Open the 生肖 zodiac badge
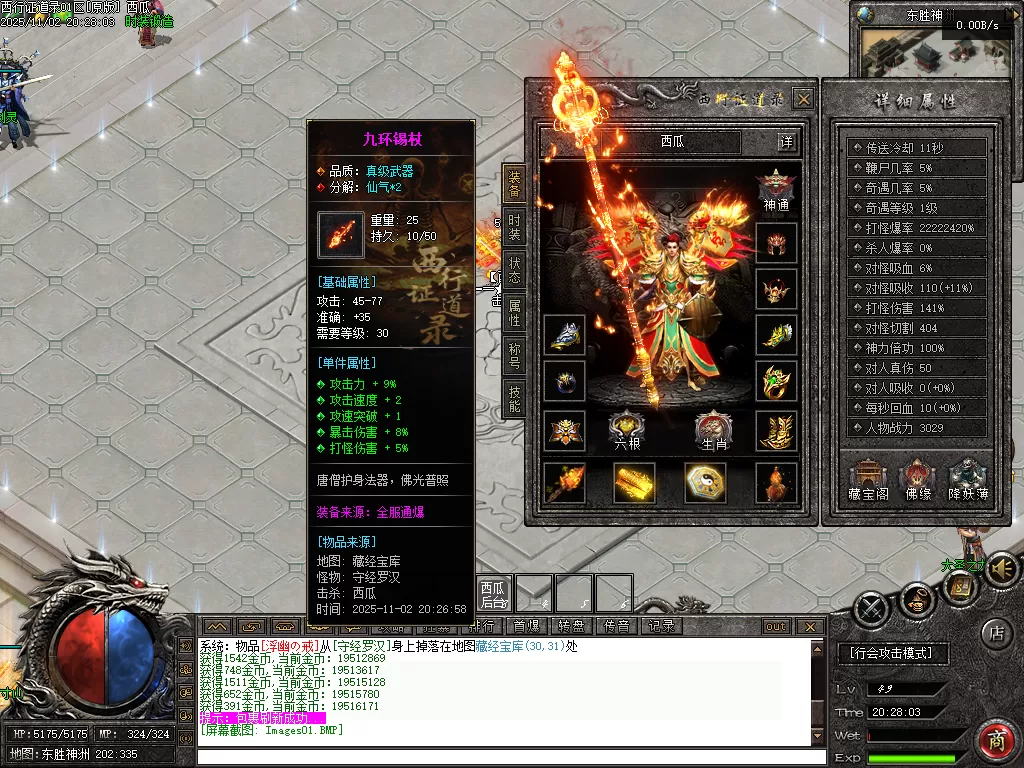Image resolution: width=1024 pixels, height=768 pixels. (x=714, y=430)
